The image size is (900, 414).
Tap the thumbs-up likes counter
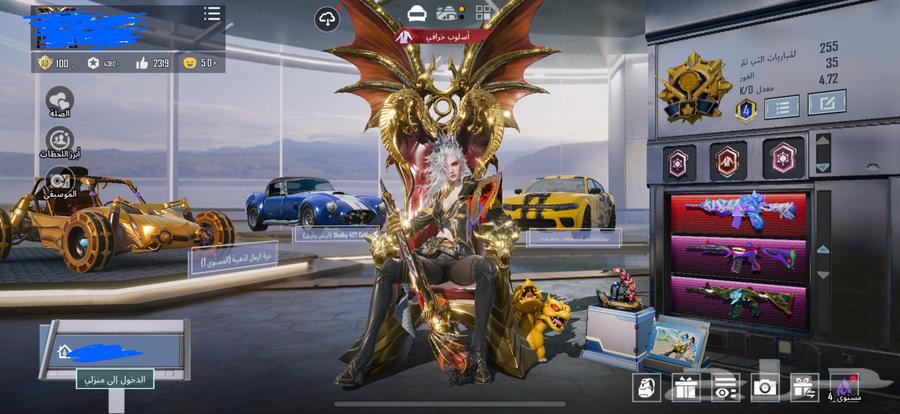pyautogui.click(x=152, y=63)
